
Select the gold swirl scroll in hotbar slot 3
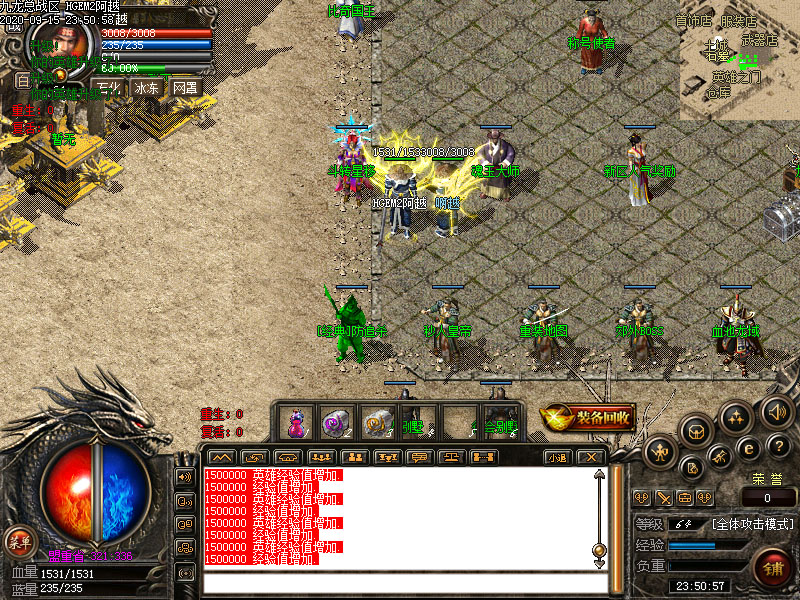[375, 421]
